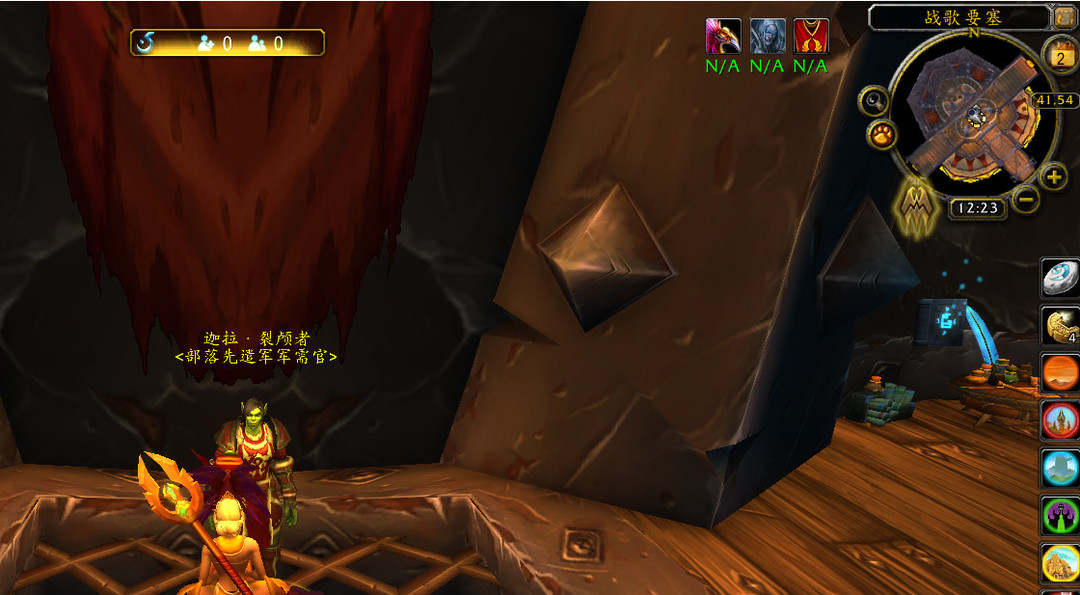Open the calendar showing day 2
This screenshot has width=1080, height=595.
click(1059, 56)
